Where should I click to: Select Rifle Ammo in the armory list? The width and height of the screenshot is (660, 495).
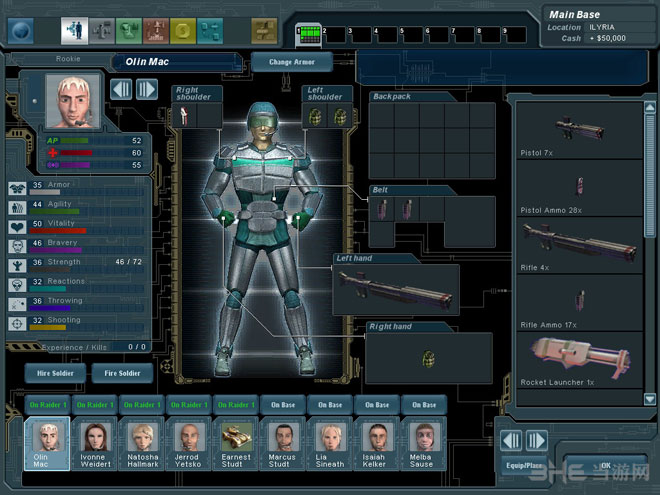pyautogui.click(x=577, y=300)
